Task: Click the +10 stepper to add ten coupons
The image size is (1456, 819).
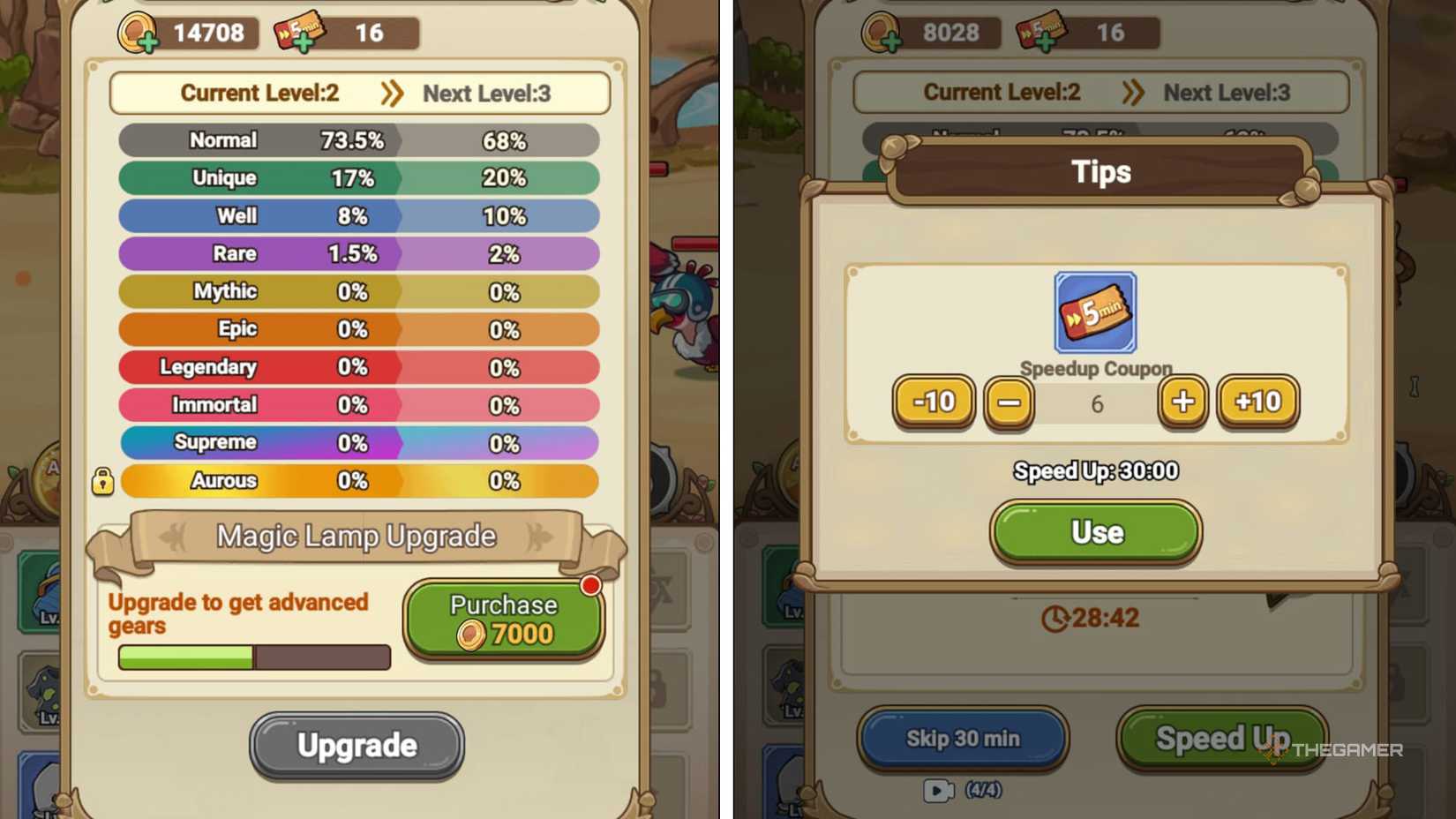Action: (x=1257, y=402)
